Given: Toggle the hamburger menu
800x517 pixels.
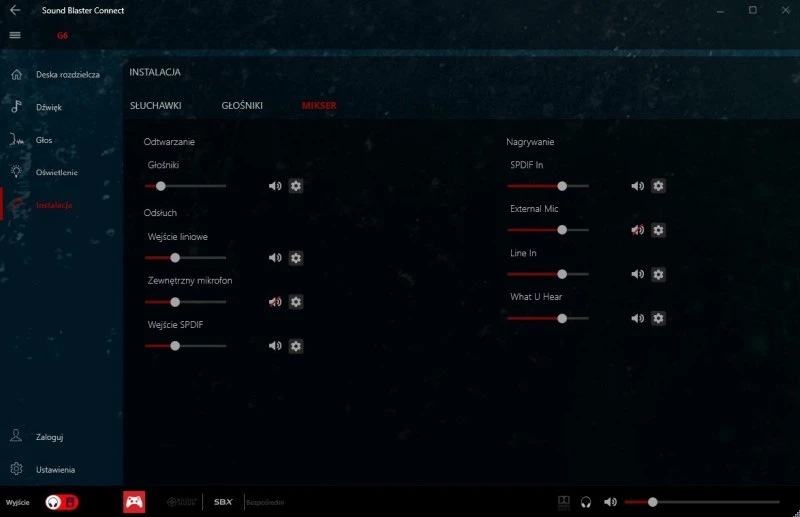Looking at the screenshot, I should pos(15,34).
